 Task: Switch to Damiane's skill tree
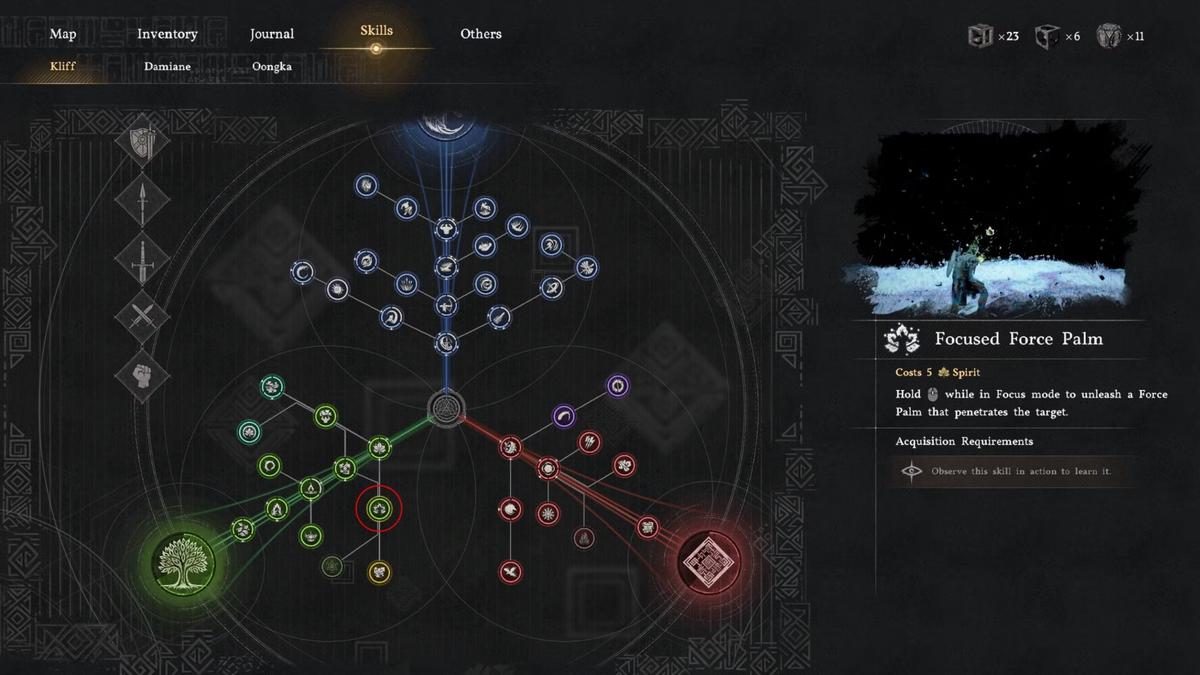tap(167, 67)
